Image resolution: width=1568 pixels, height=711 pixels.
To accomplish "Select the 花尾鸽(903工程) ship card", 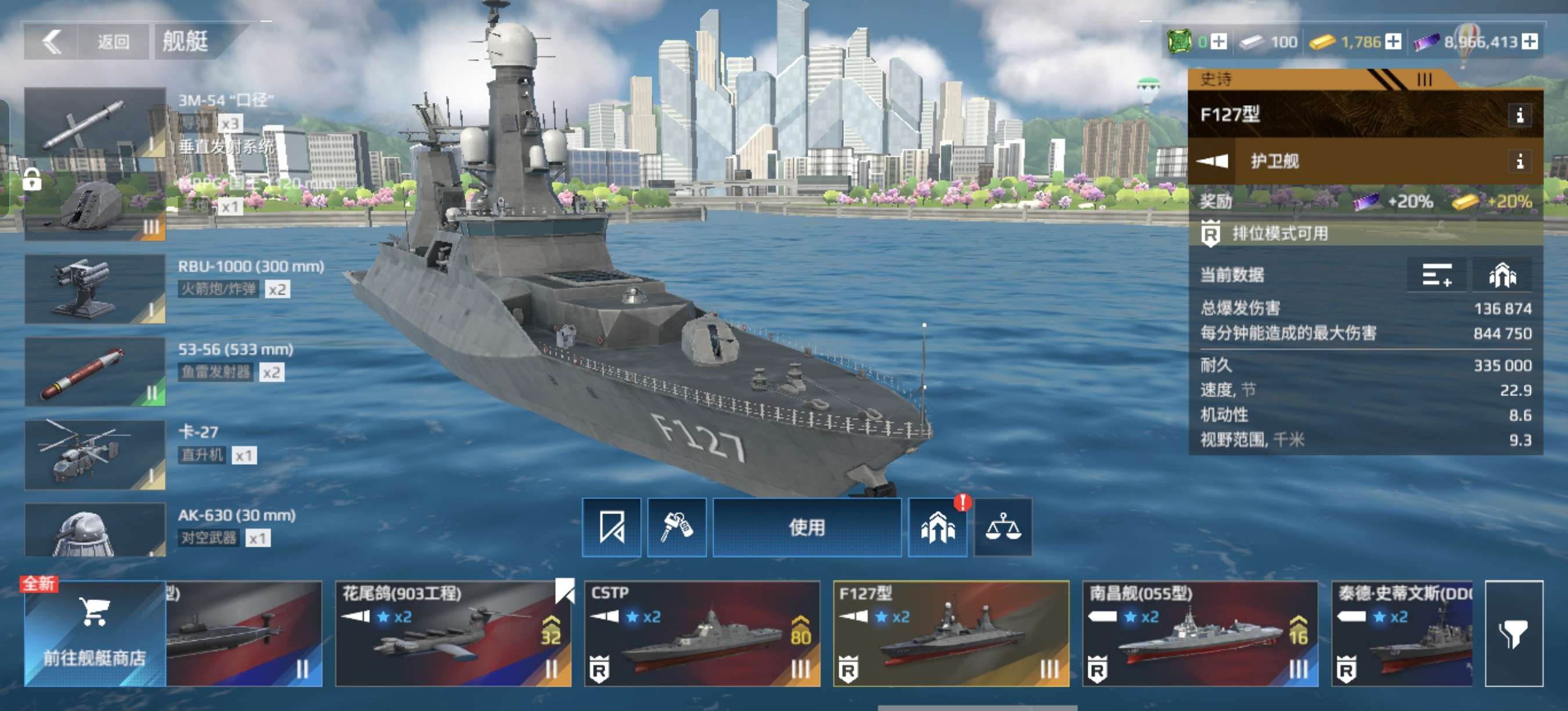I will [x=453, y=633].
